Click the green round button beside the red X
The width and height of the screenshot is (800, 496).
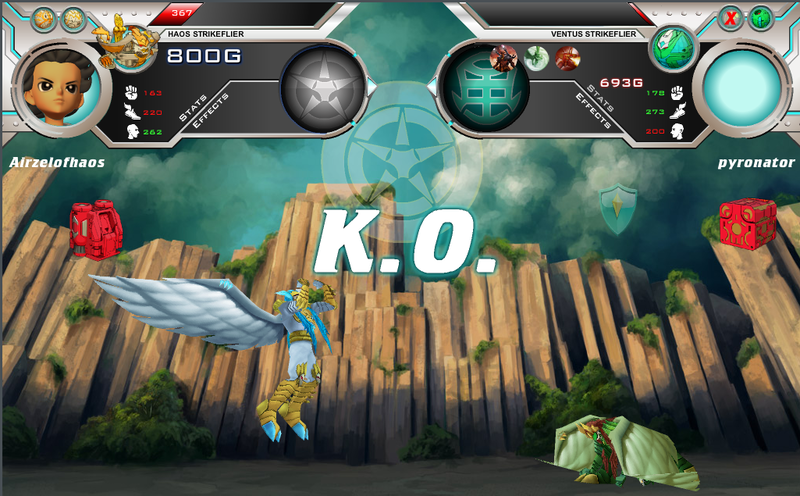click(761, 18)
